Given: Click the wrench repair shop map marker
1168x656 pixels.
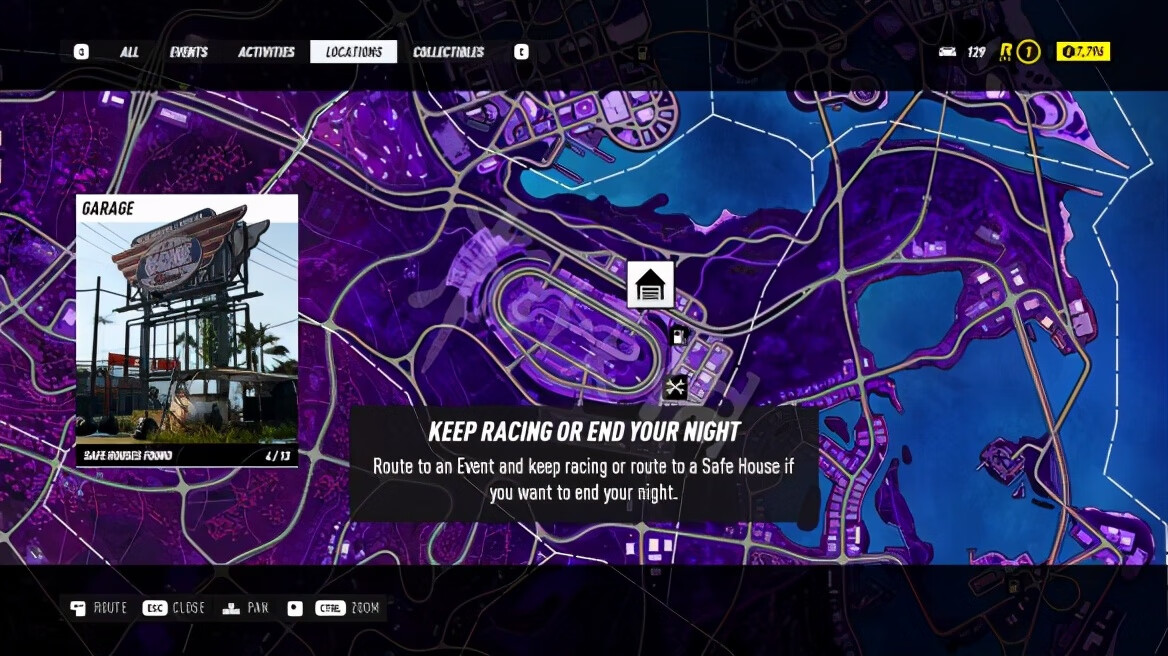Looking at the screenshot, I should click(x=676, y=386).
